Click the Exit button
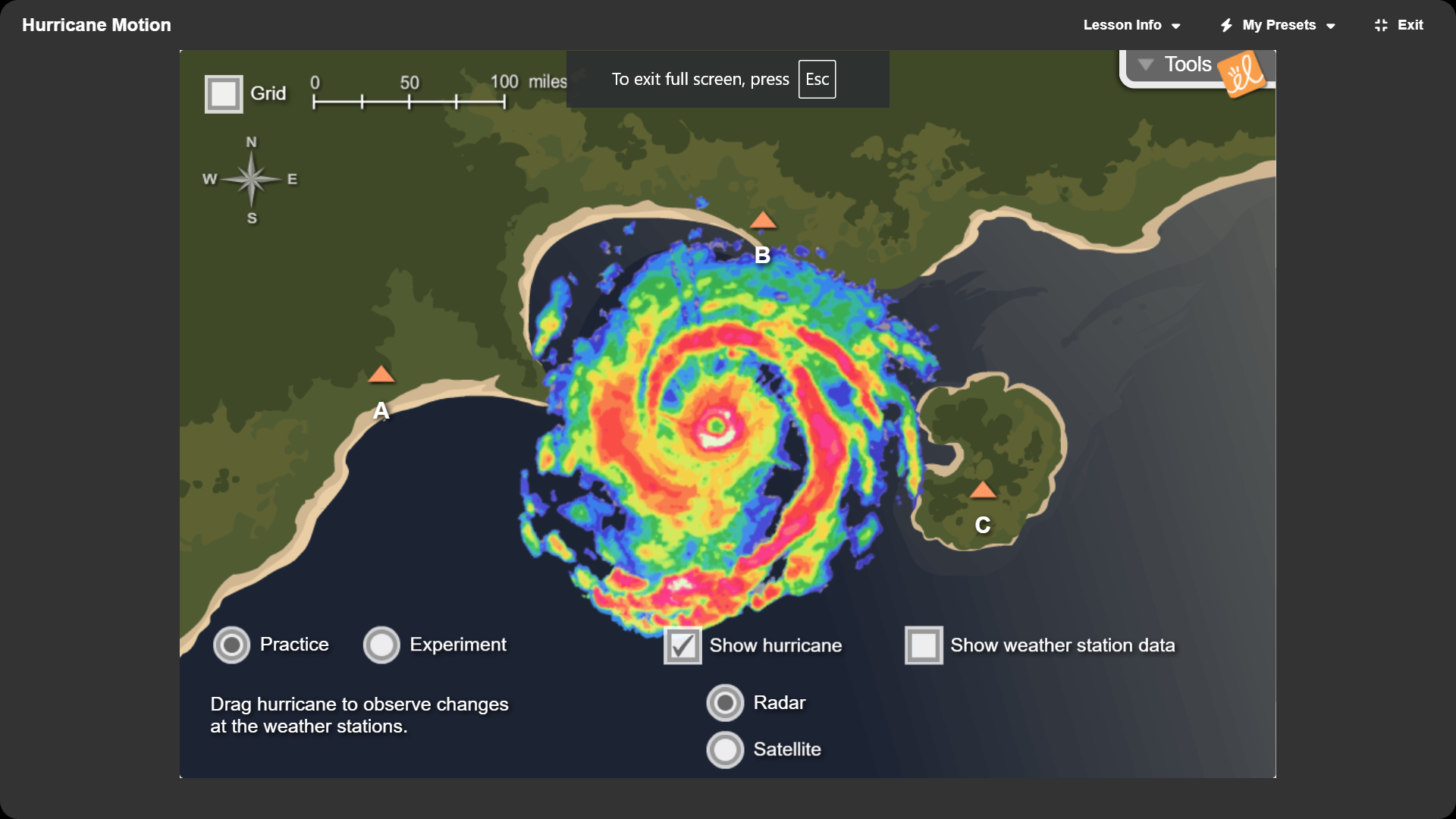The width and height of the screenshot is (1456, 819). 1410,25
